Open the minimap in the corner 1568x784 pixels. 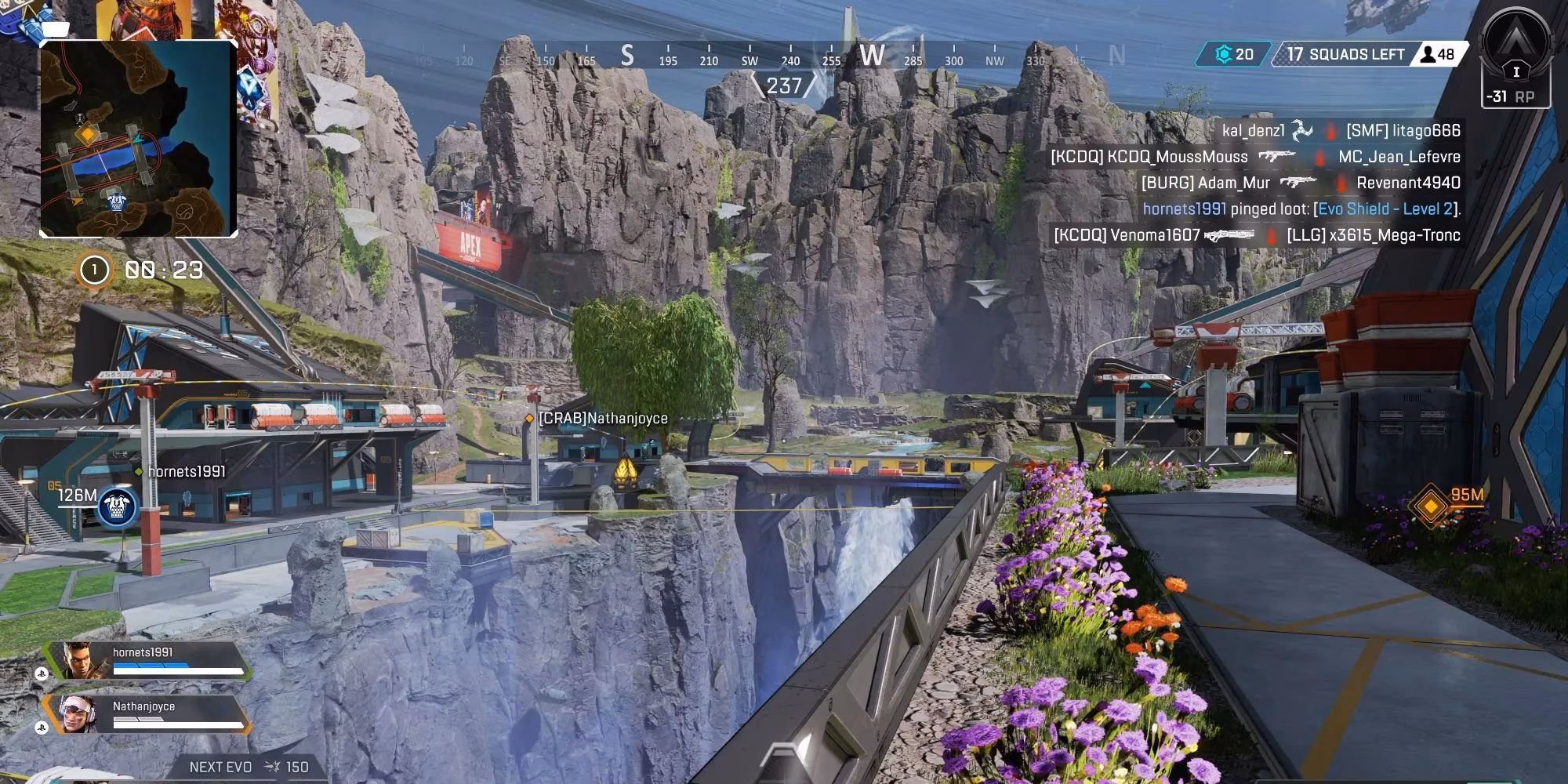pyautogui.click(x=138, y=139)
